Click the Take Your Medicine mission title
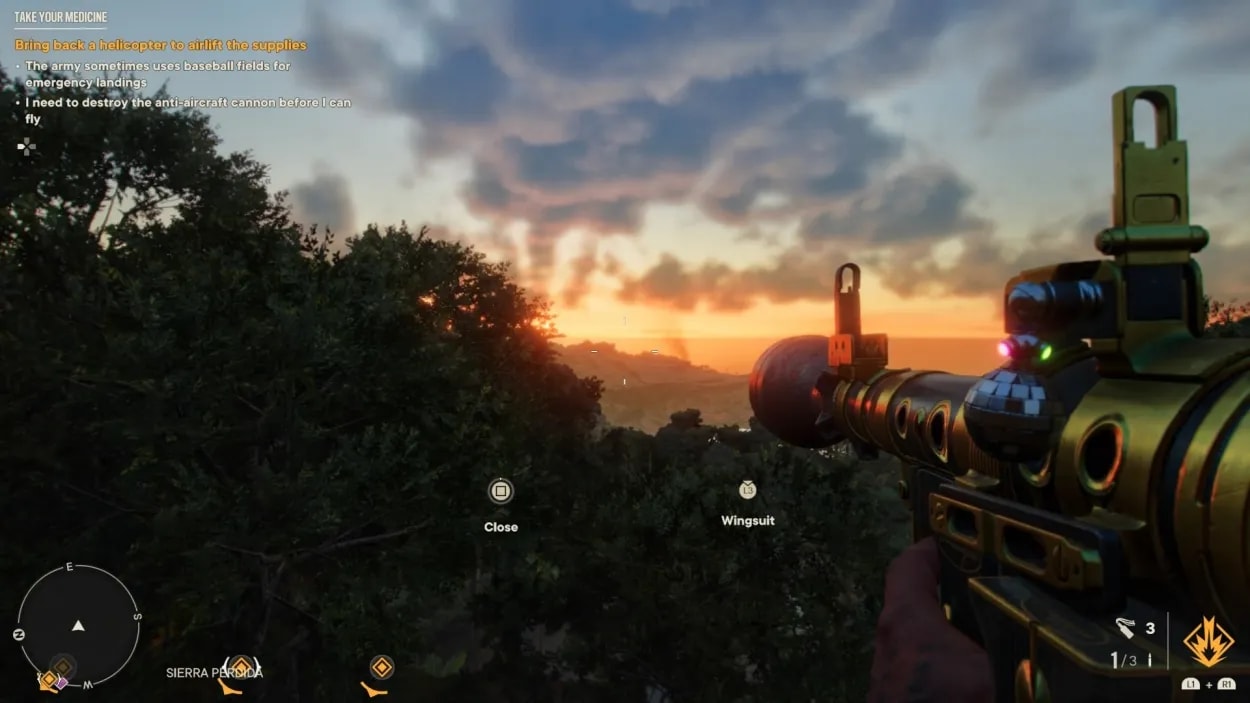This screenshot has width=1250, height=703. pos(60,17)
